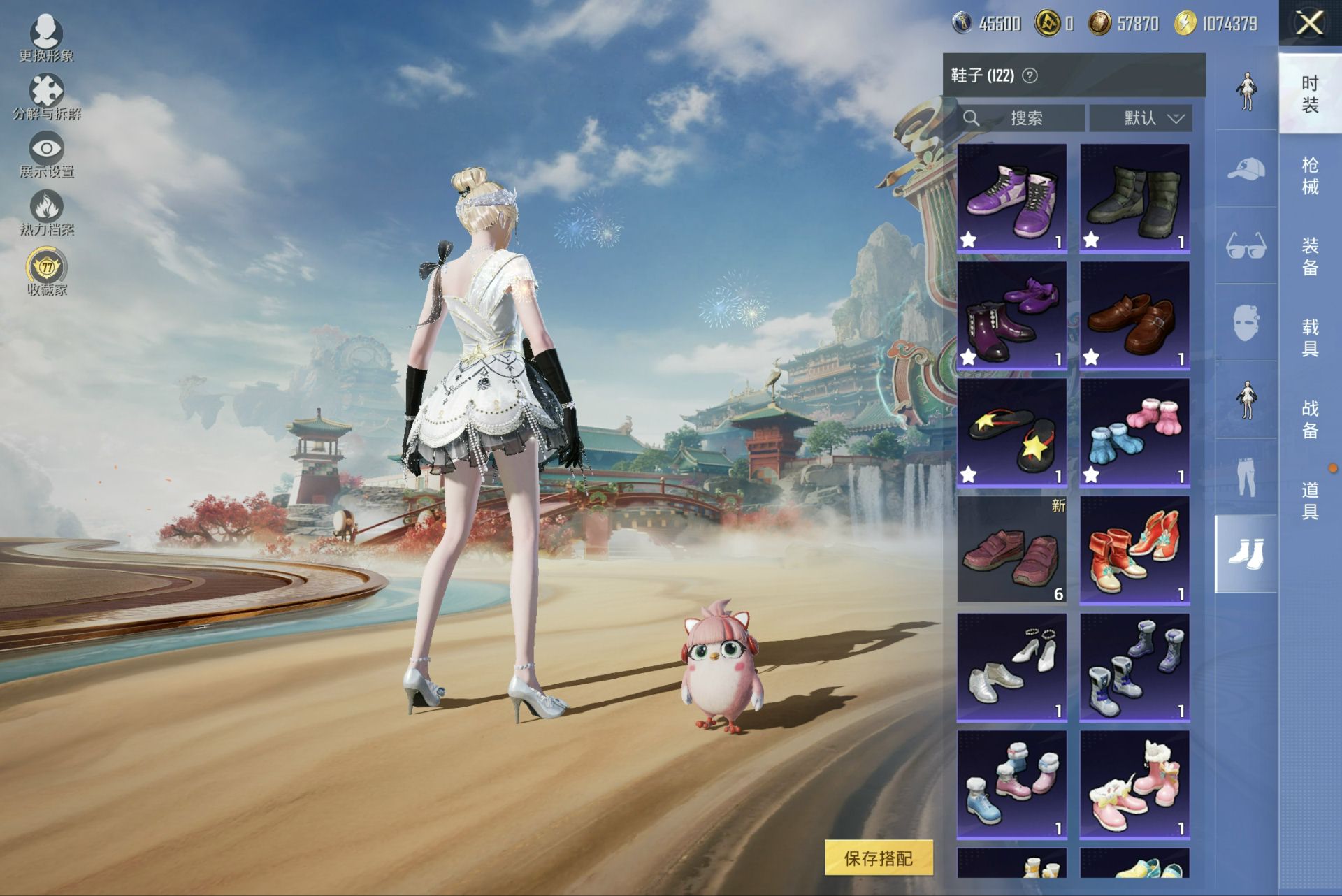The width and height of the screenshot is (1342, 896).
Task: Select the blue and pink paw slippers
Action: [x=1134, y=433]
